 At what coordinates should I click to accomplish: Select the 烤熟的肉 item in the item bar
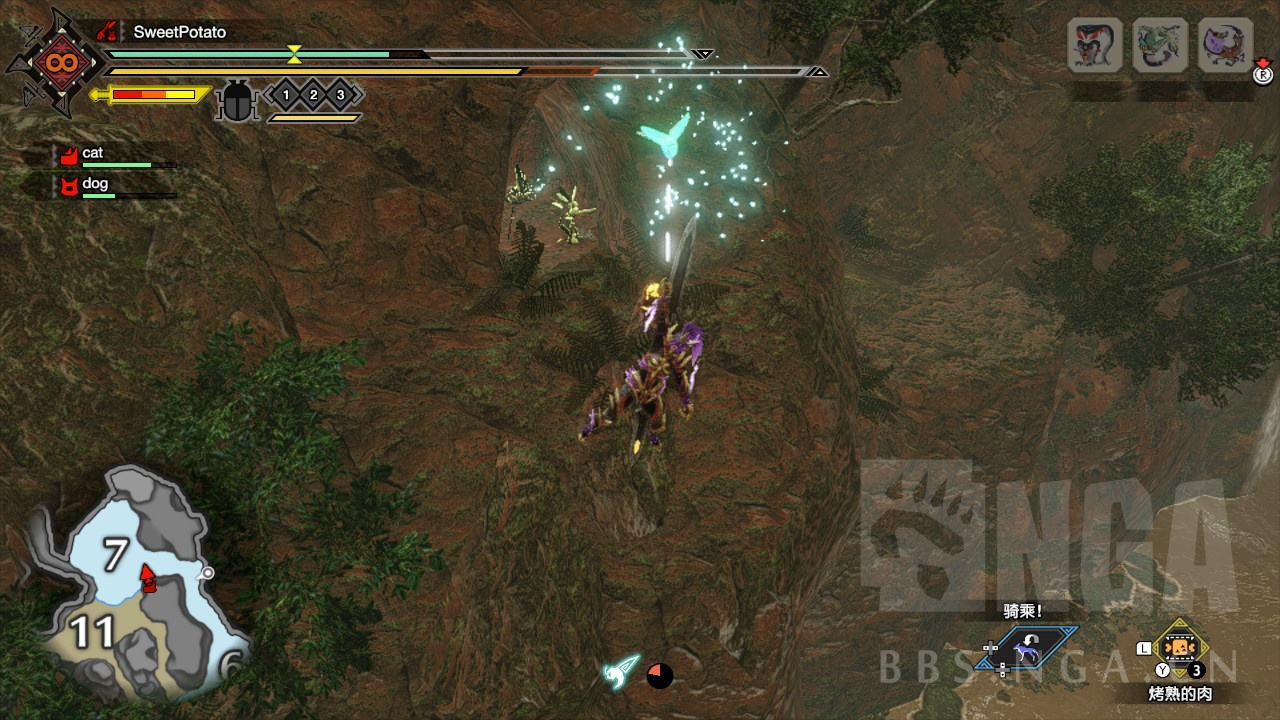[x=1180, y=648]
